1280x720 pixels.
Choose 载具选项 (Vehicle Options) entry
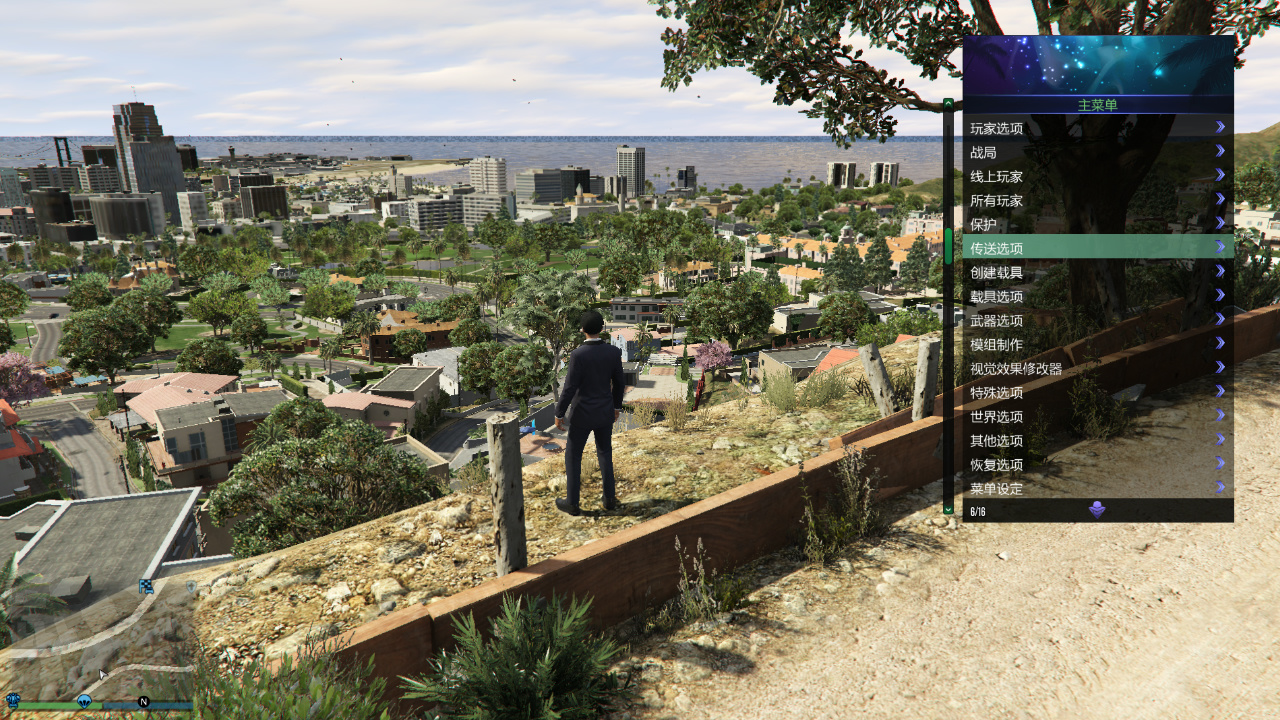pyautogui.click(x=1097, y=296)
